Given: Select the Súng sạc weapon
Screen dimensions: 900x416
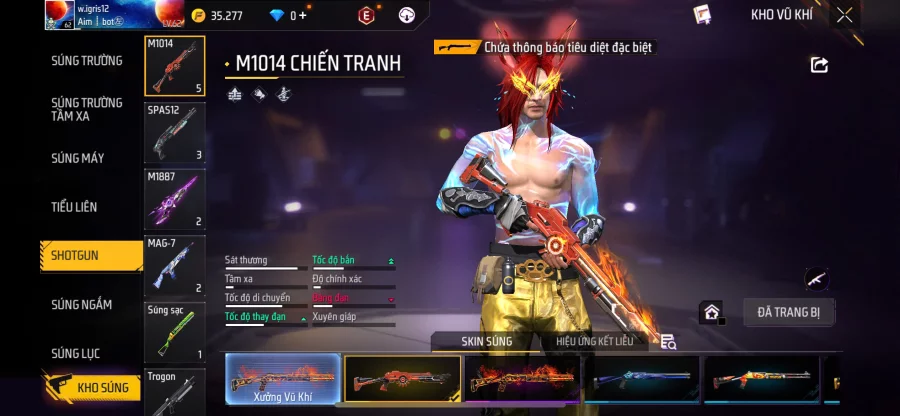Looking at the screenshot, I should [x=175, y=332].
